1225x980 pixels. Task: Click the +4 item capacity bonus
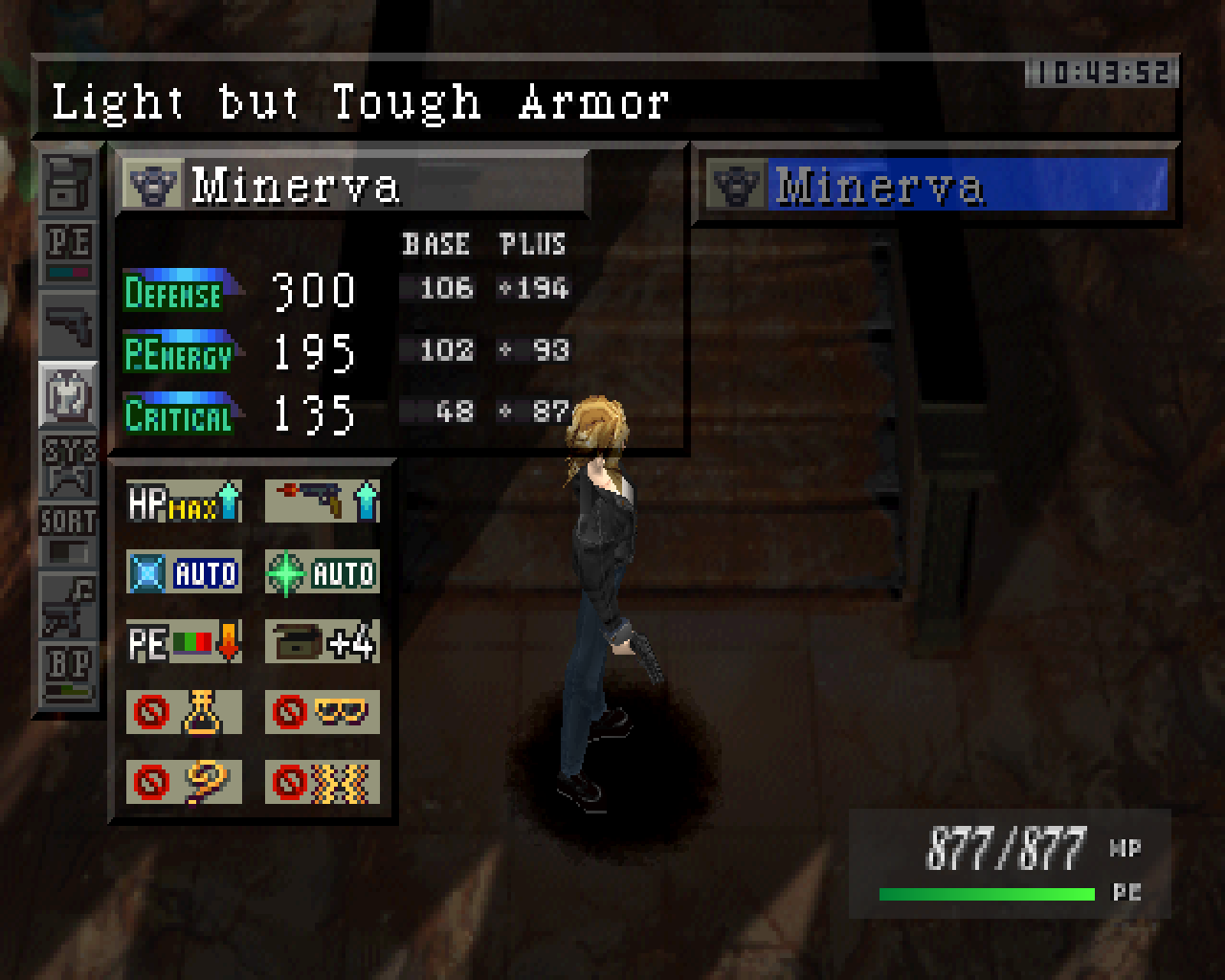(322, 641)
